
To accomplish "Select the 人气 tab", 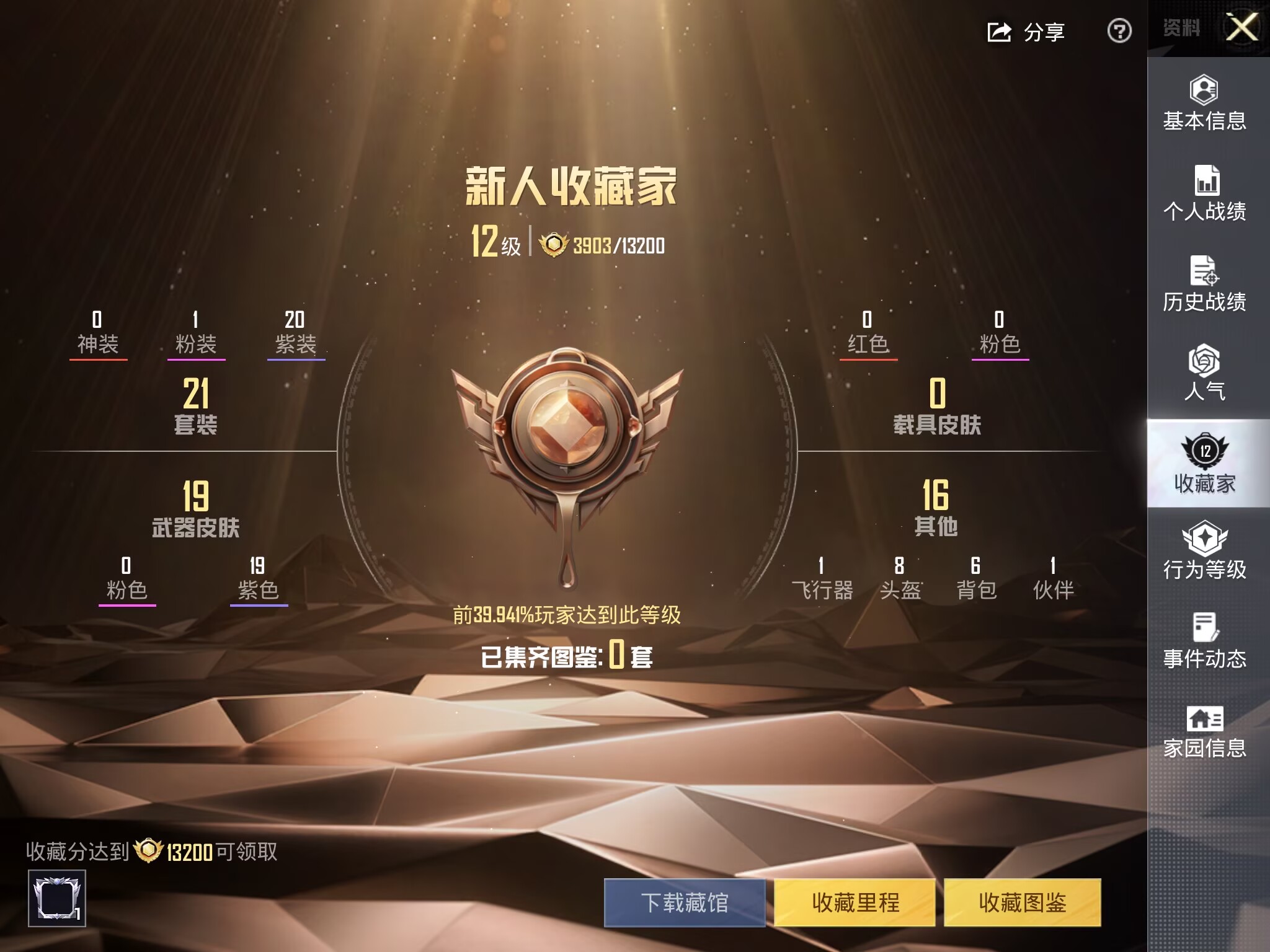I will (x=1204, y=372).
